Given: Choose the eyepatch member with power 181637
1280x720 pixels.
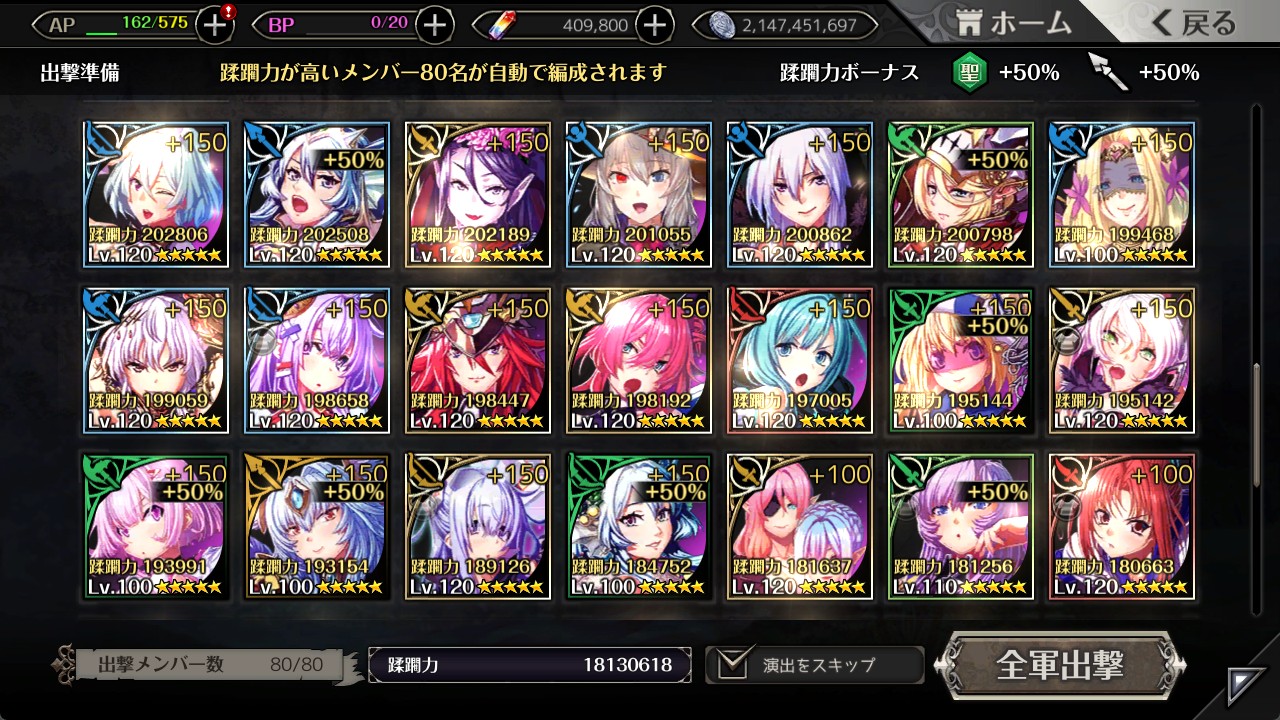Looking at the screenshot, I should pos(800,526).
